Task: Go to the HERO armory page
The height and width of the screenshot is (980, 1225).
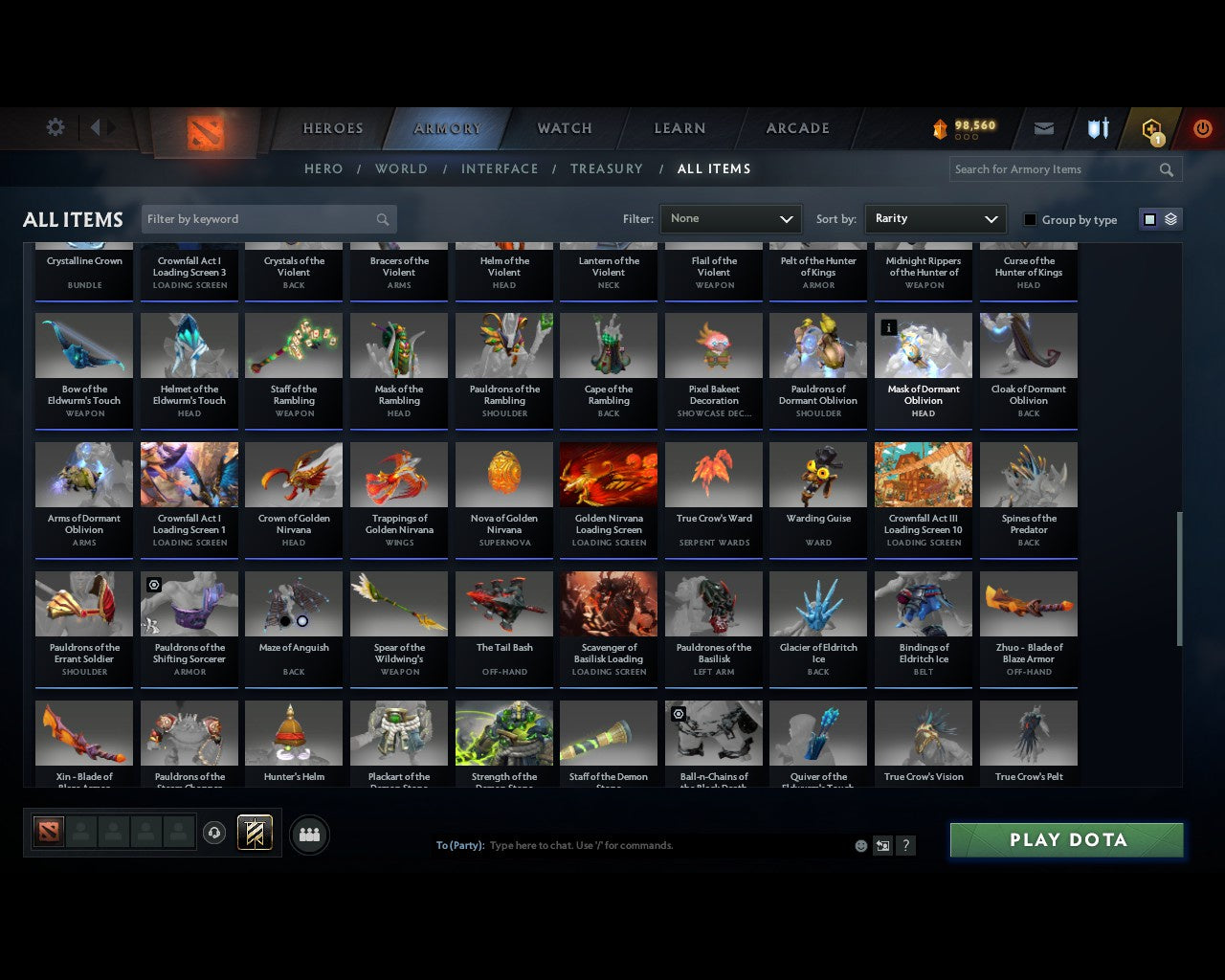Action: (323, 168)
